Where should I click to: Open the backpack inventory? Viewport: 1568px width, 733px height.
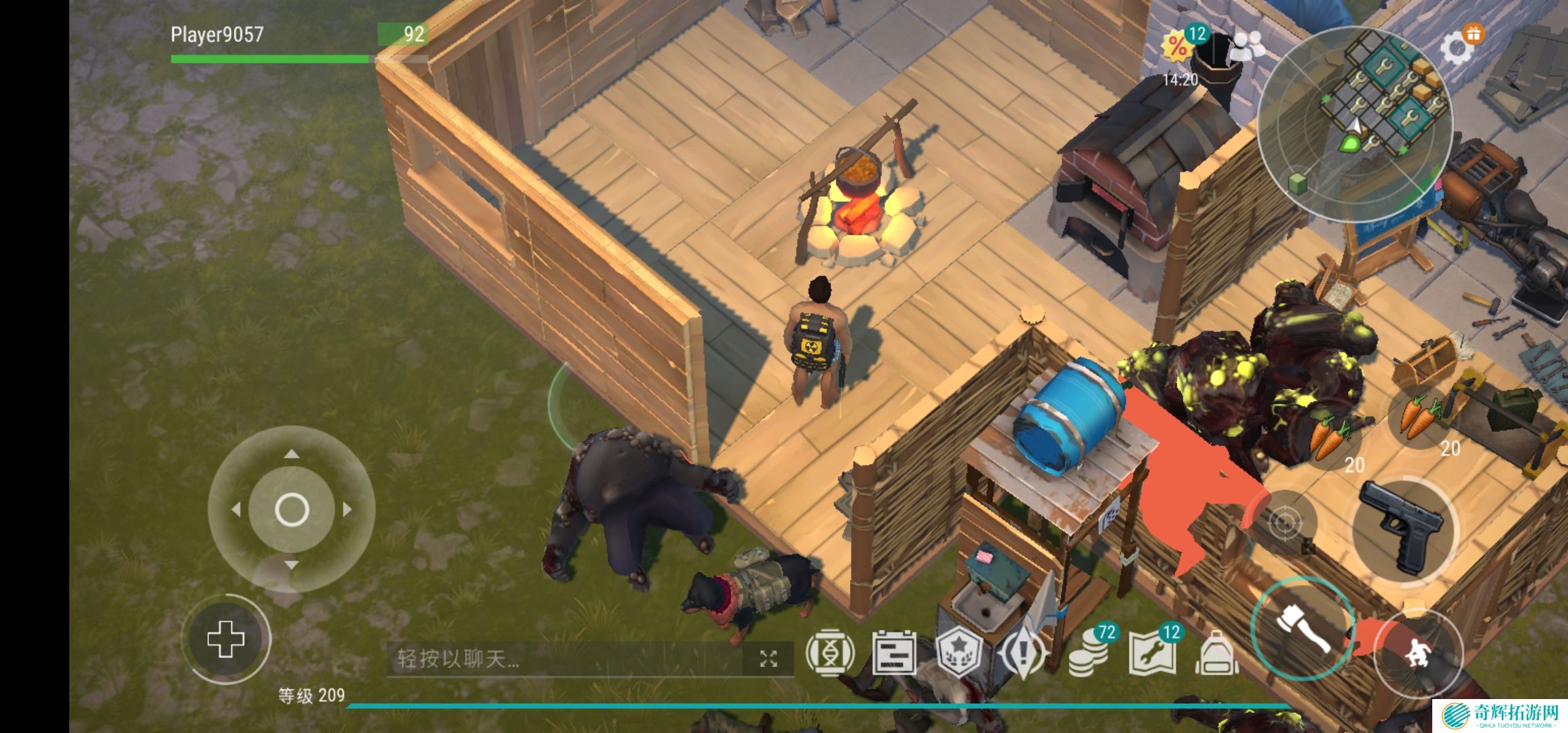pos(1216,653)
